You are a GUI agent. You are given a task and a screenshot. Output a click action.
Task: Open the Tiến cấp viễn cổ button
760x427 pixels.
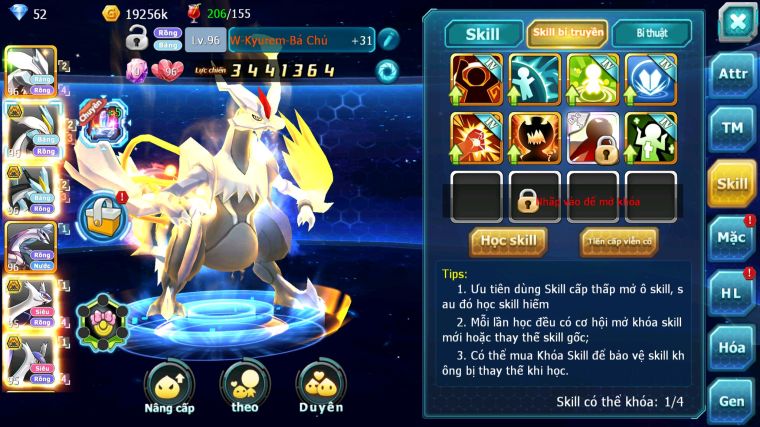(619, 241)
